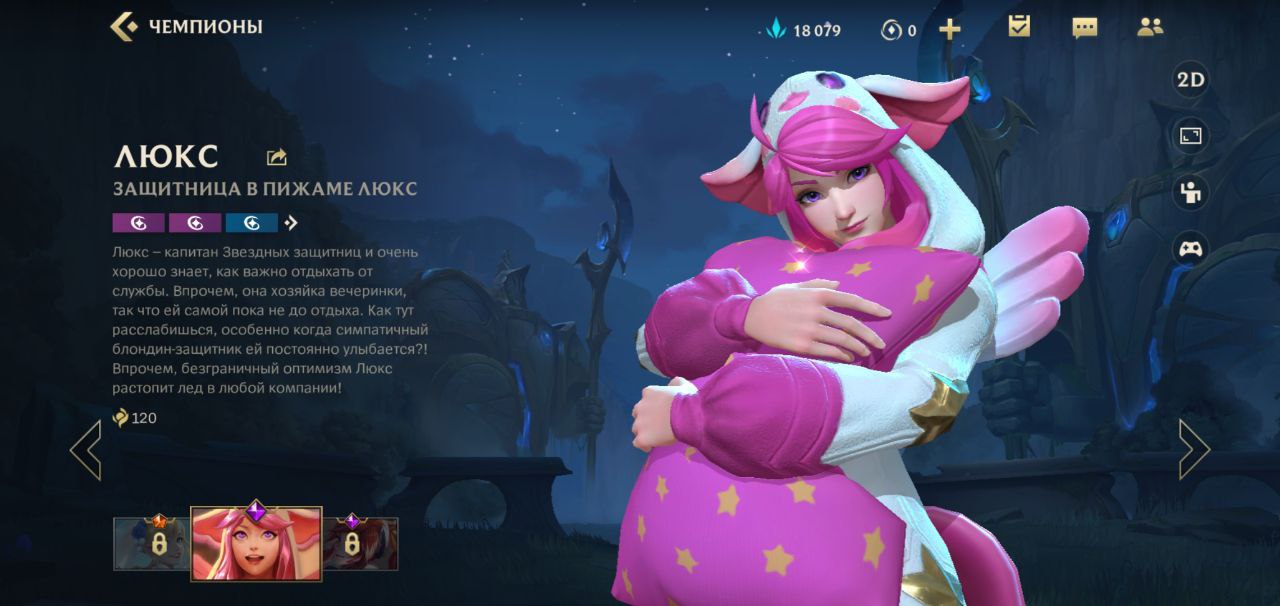Show the next skin with the right arrow
1280x606 pixels.
point(1194,450)
